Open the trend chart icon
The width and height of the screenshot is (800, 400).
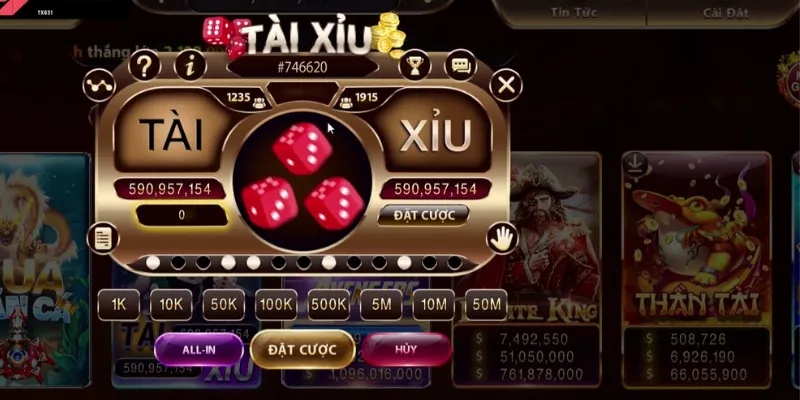pyautogui.click(x=98, y=86)
